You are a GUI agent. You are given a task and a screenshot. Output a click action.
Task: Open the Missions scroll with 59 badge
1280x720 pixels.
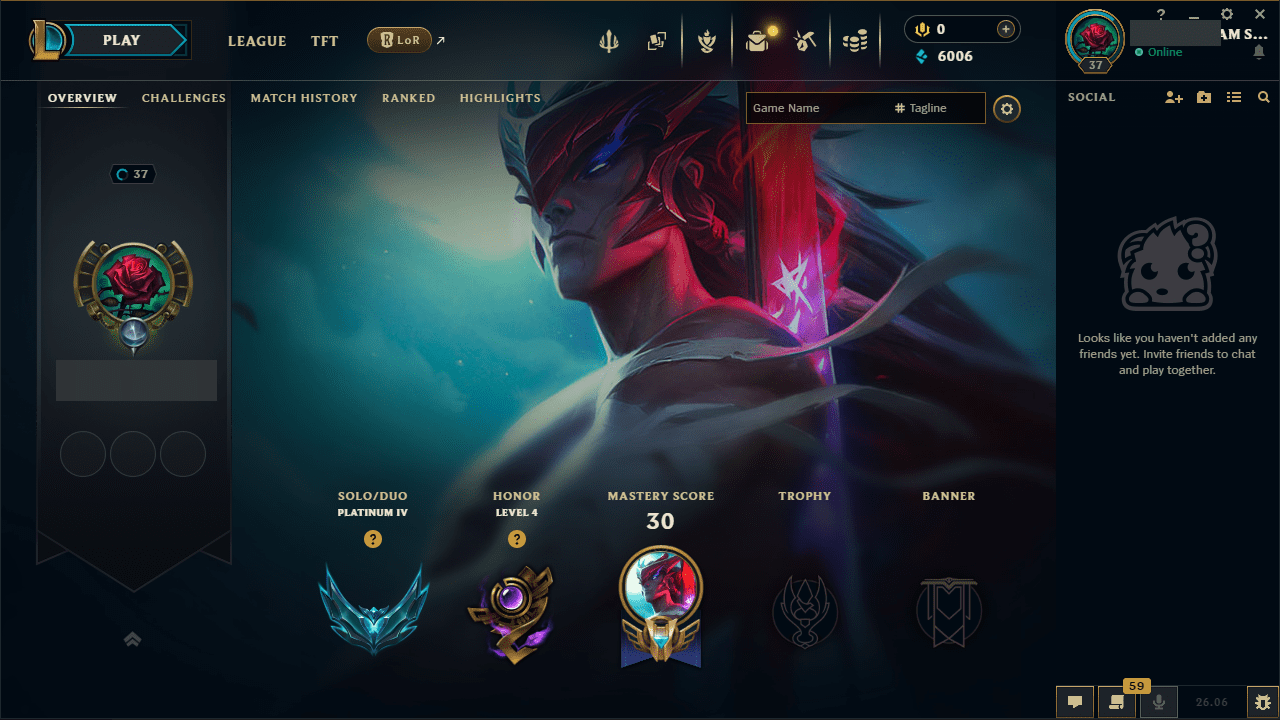coord(1117,701)
